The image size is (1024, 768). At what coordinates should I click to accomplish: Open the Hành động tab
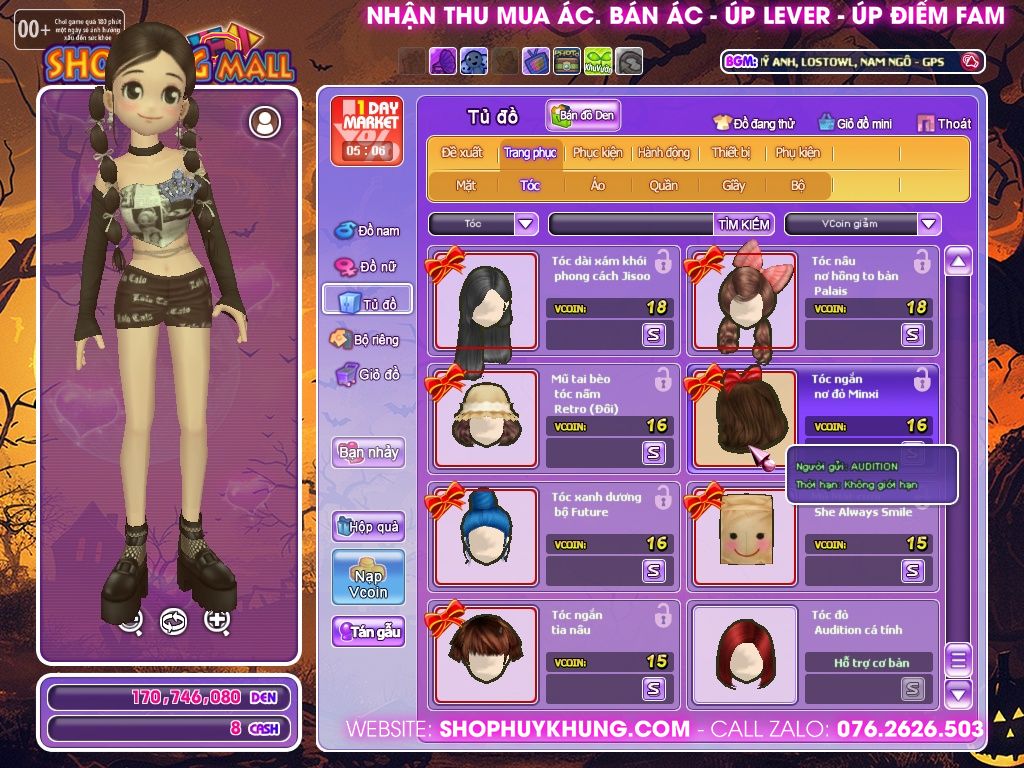[x=664, y=153]
